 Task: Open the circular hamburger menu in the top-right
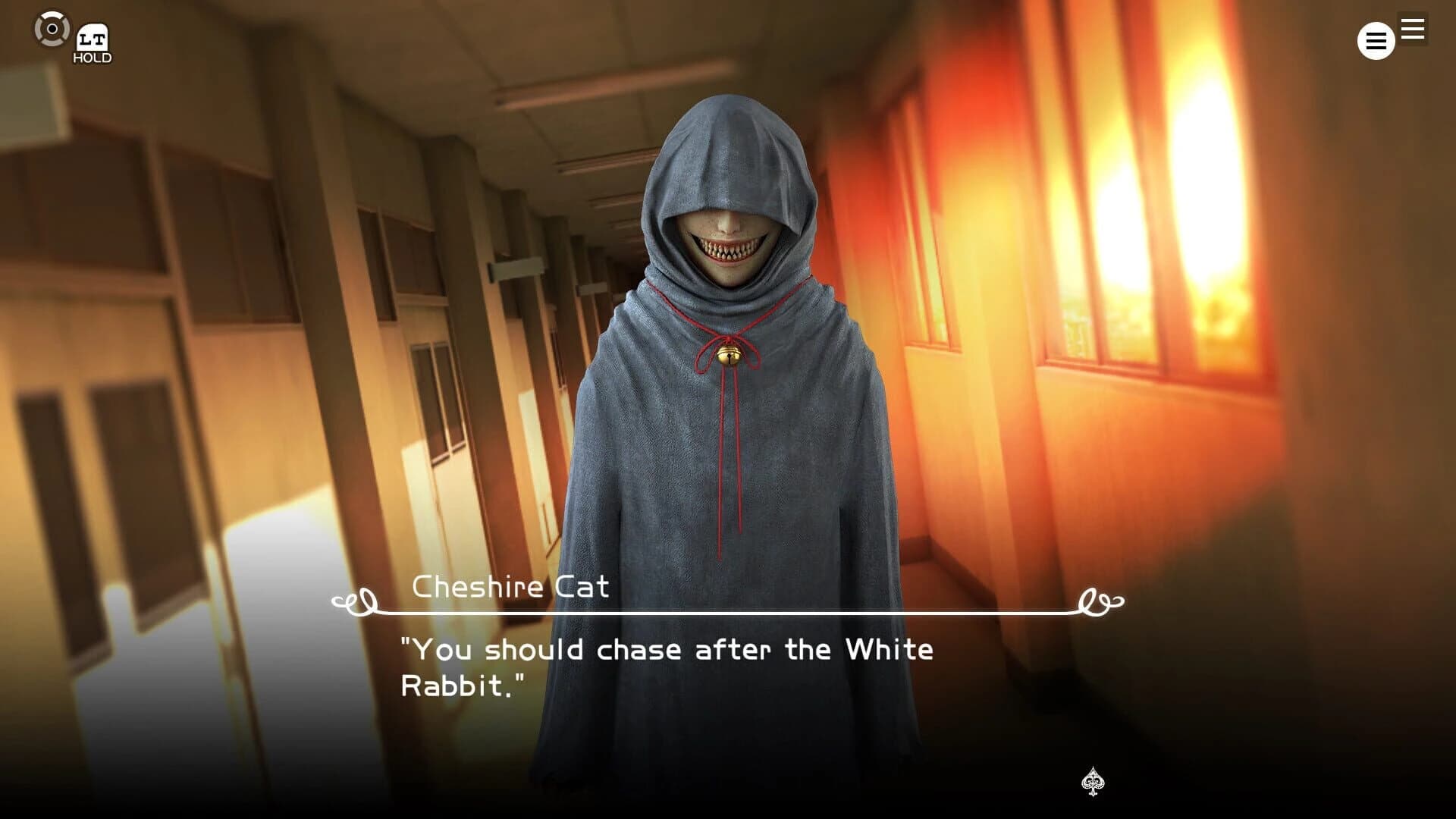tap(1376, 41)
